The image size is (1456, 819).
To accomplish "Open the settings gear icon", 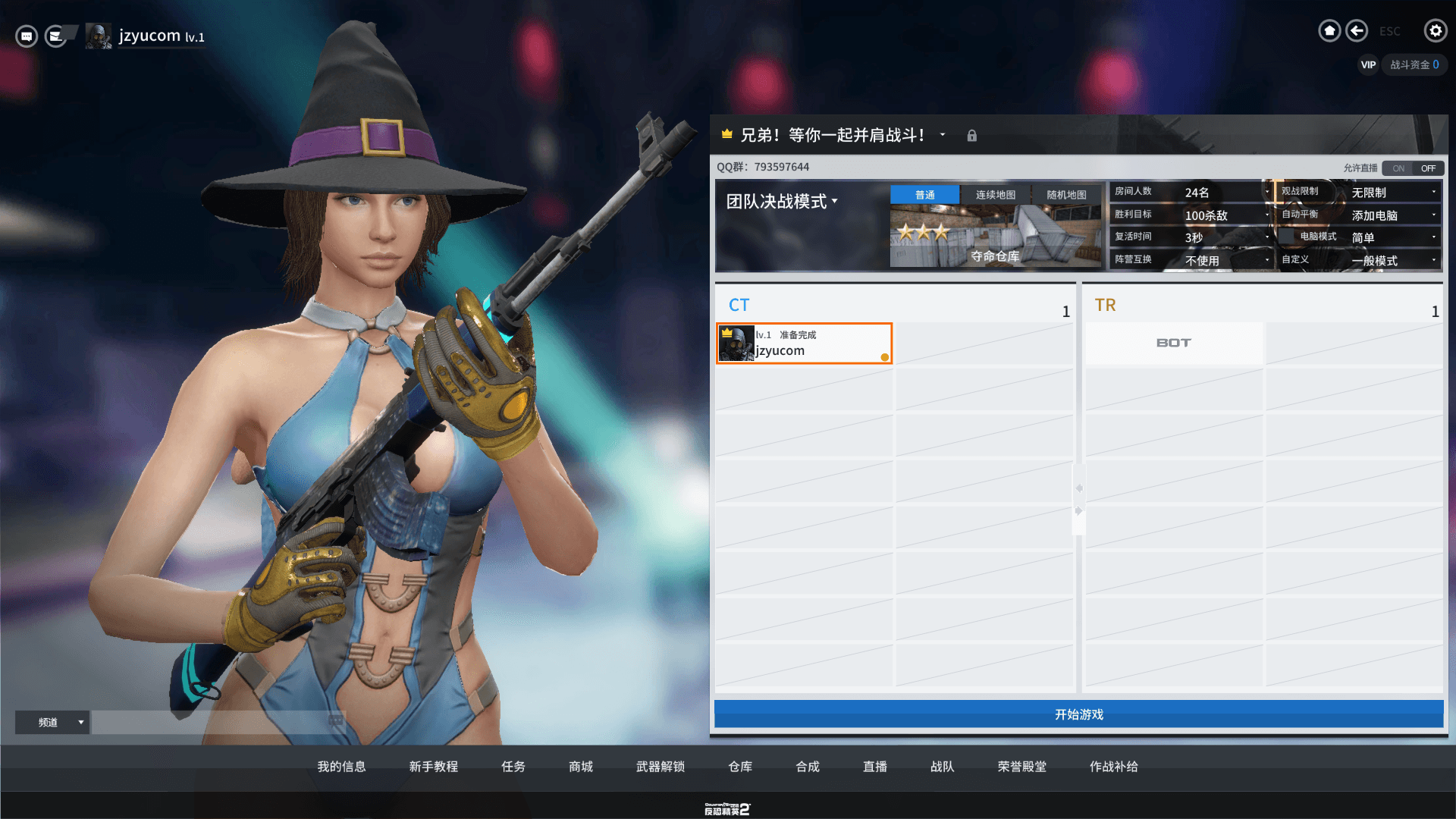I will tap(1436, 31).
